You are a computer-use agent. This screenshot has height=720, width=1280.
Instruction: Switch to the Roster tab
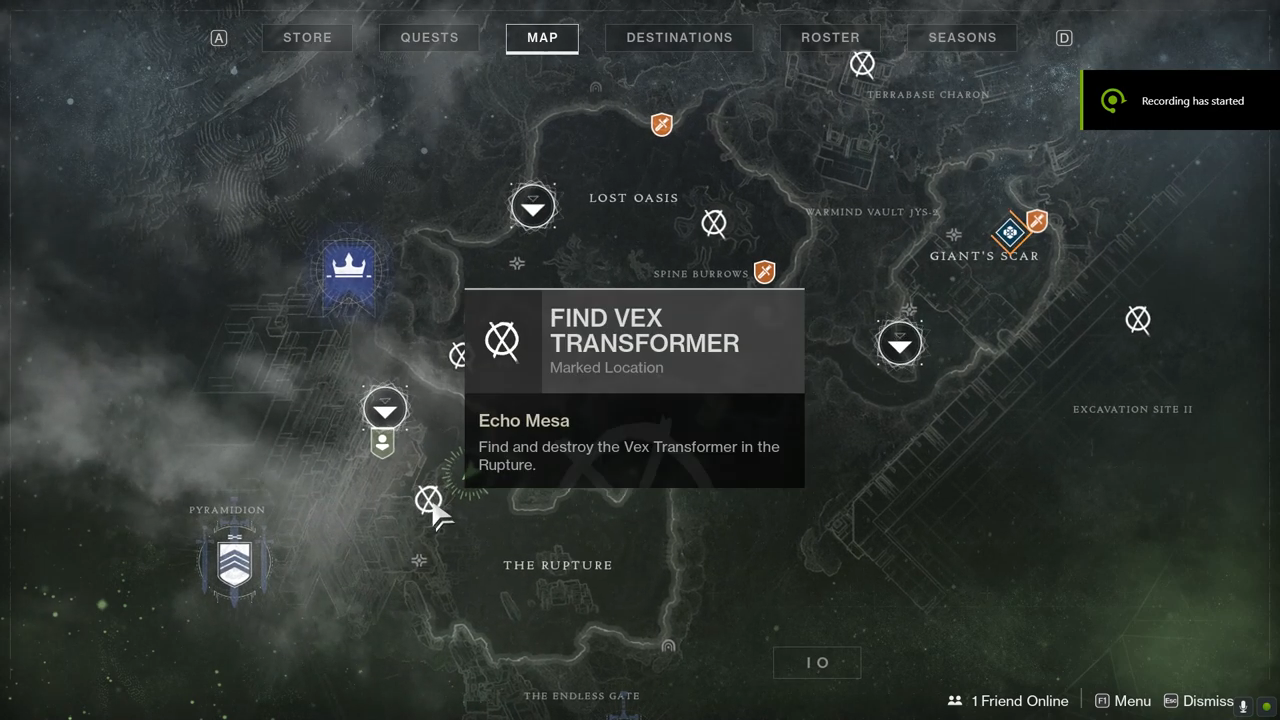pos(830,38)
